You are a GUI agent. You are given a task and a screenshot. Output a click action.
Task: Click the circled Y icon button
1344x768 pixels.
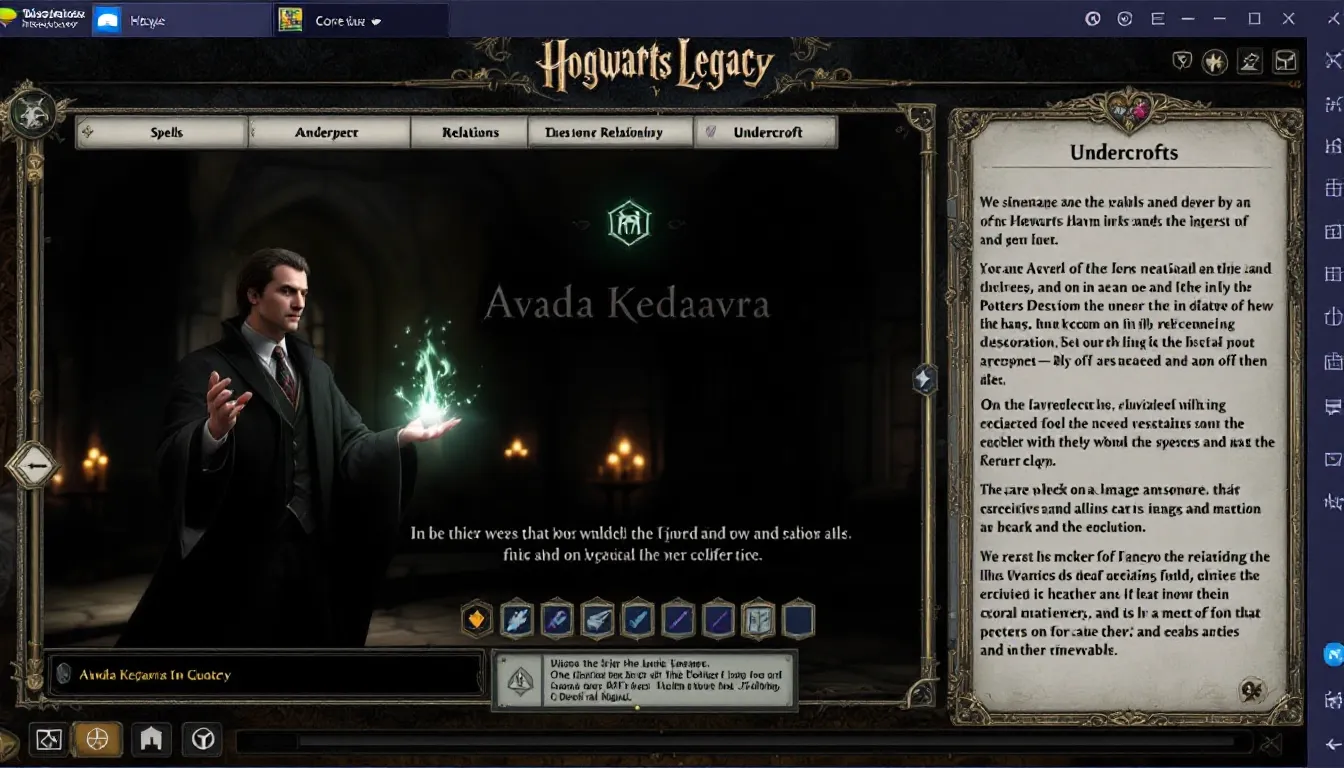tap(204, 739)
